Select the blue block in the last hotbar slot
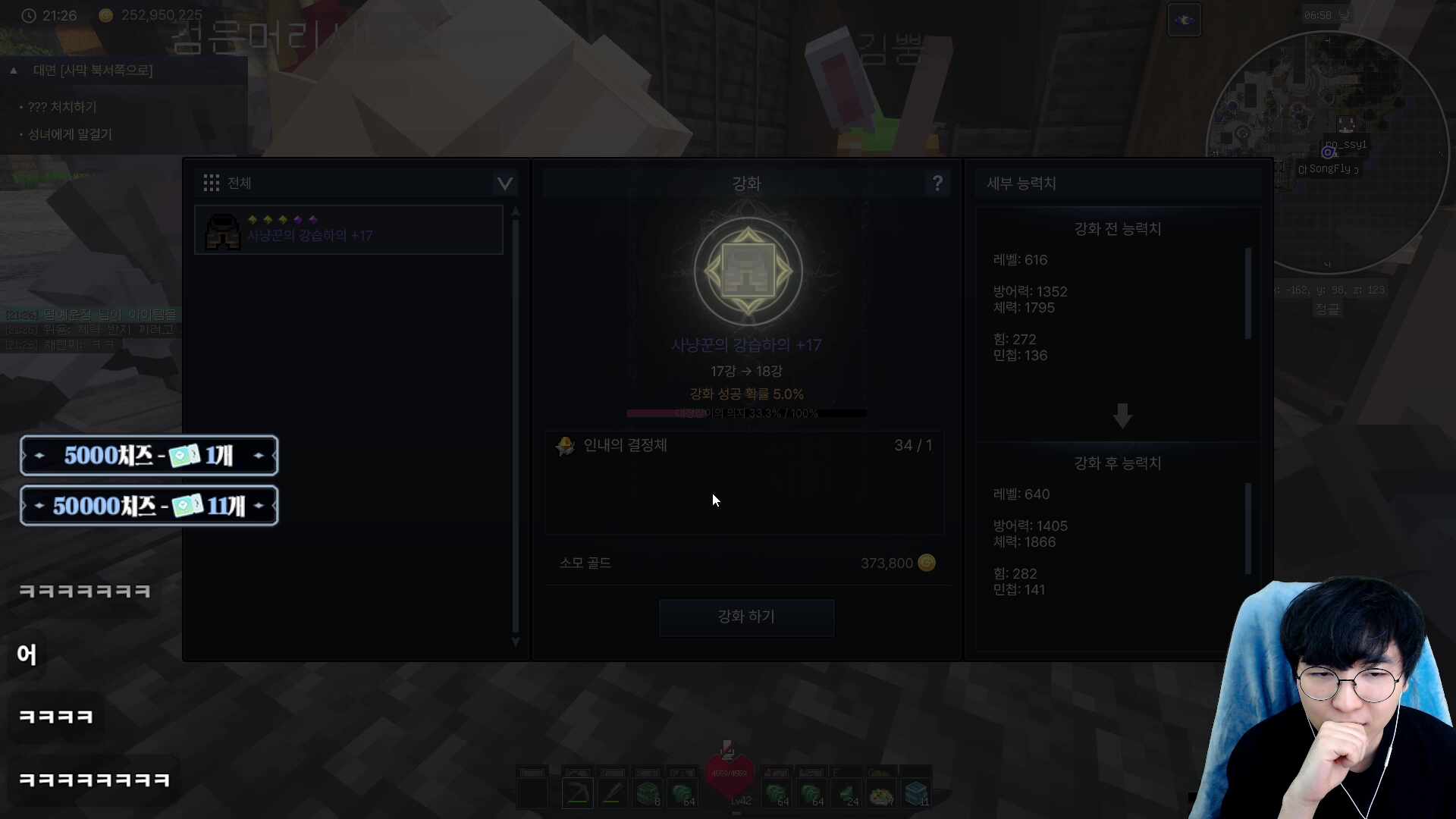 (918, 792)
